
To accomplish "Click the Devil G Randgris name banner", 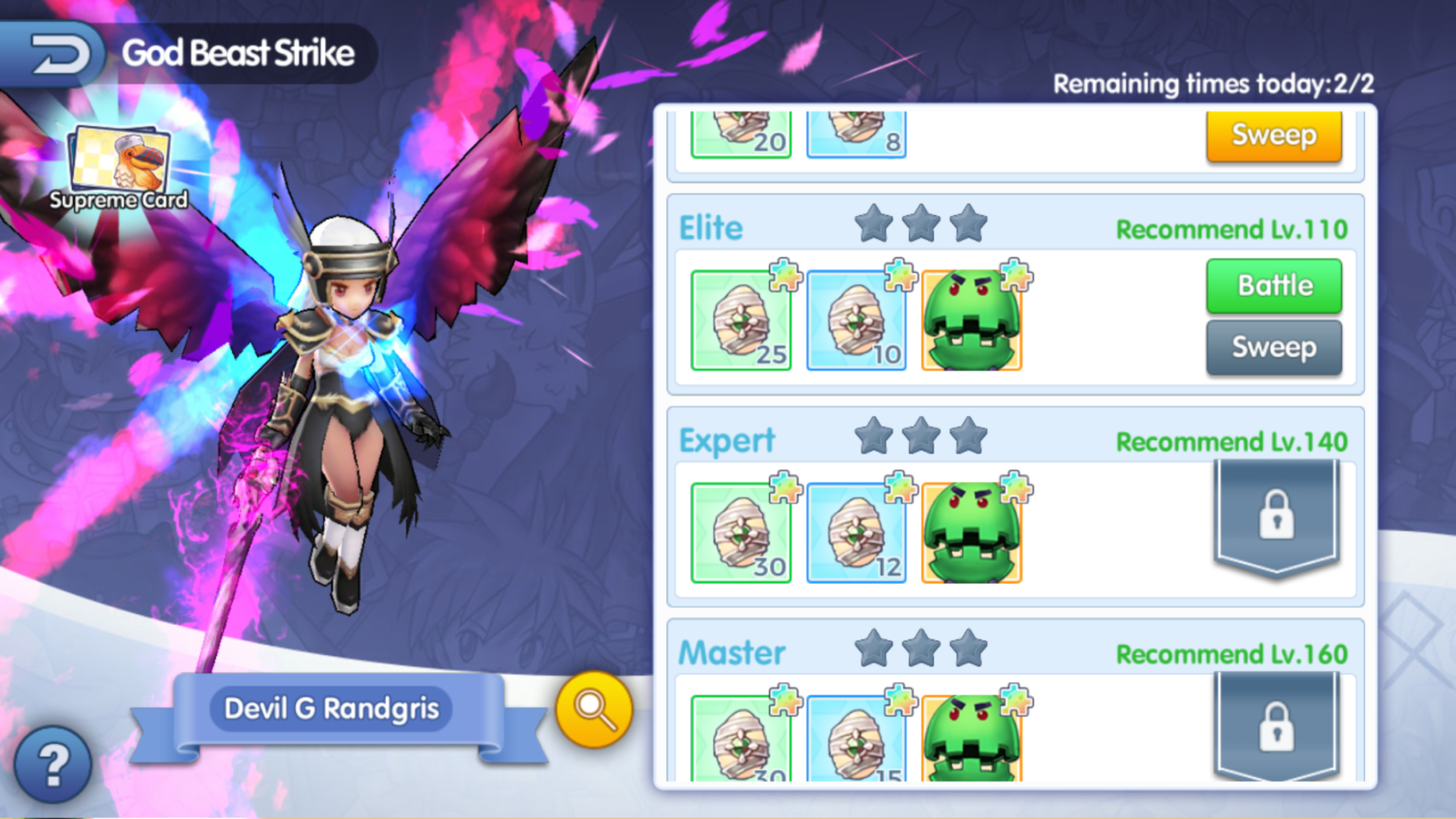I will (332, 709).
